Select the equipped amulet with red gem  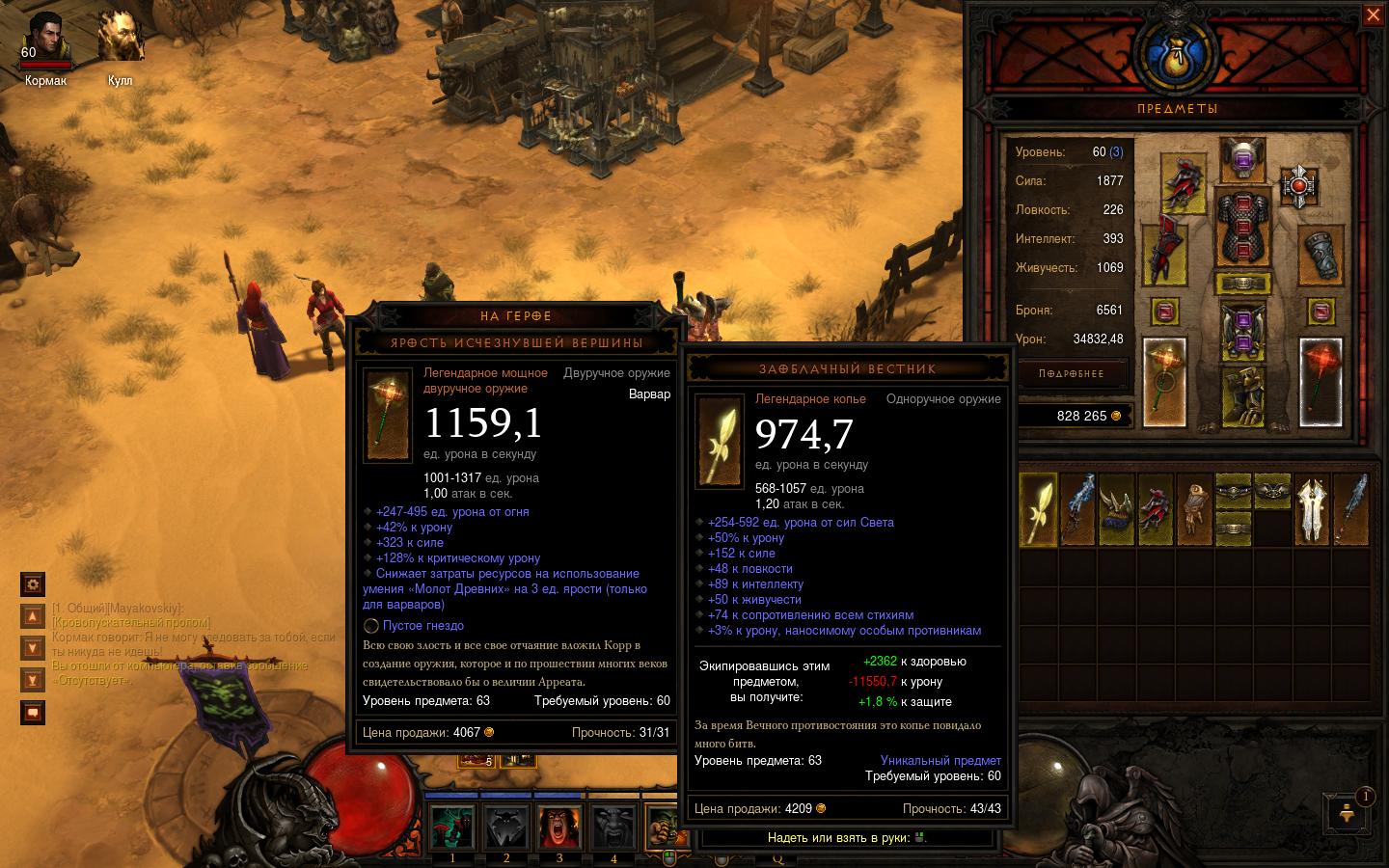1298,183
